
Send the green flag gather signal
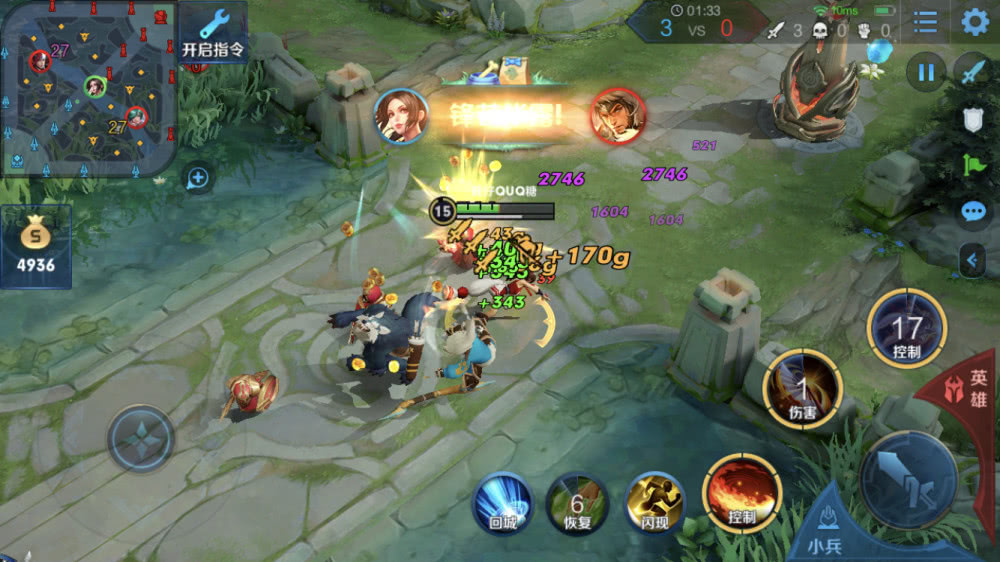(x=974, y=166)
